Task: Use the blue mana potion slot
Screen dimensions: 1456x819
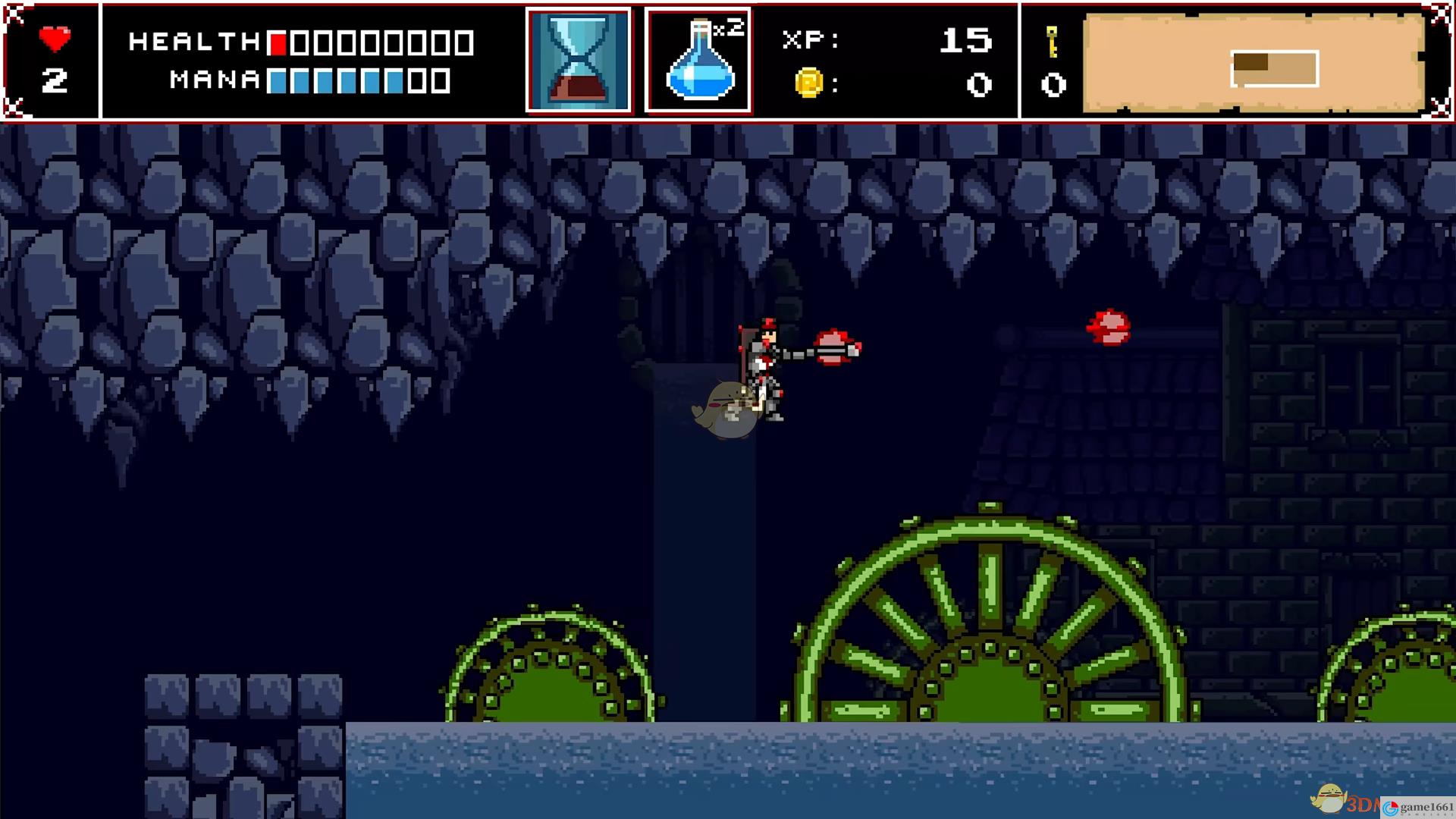Action: (x=698, y=61)
